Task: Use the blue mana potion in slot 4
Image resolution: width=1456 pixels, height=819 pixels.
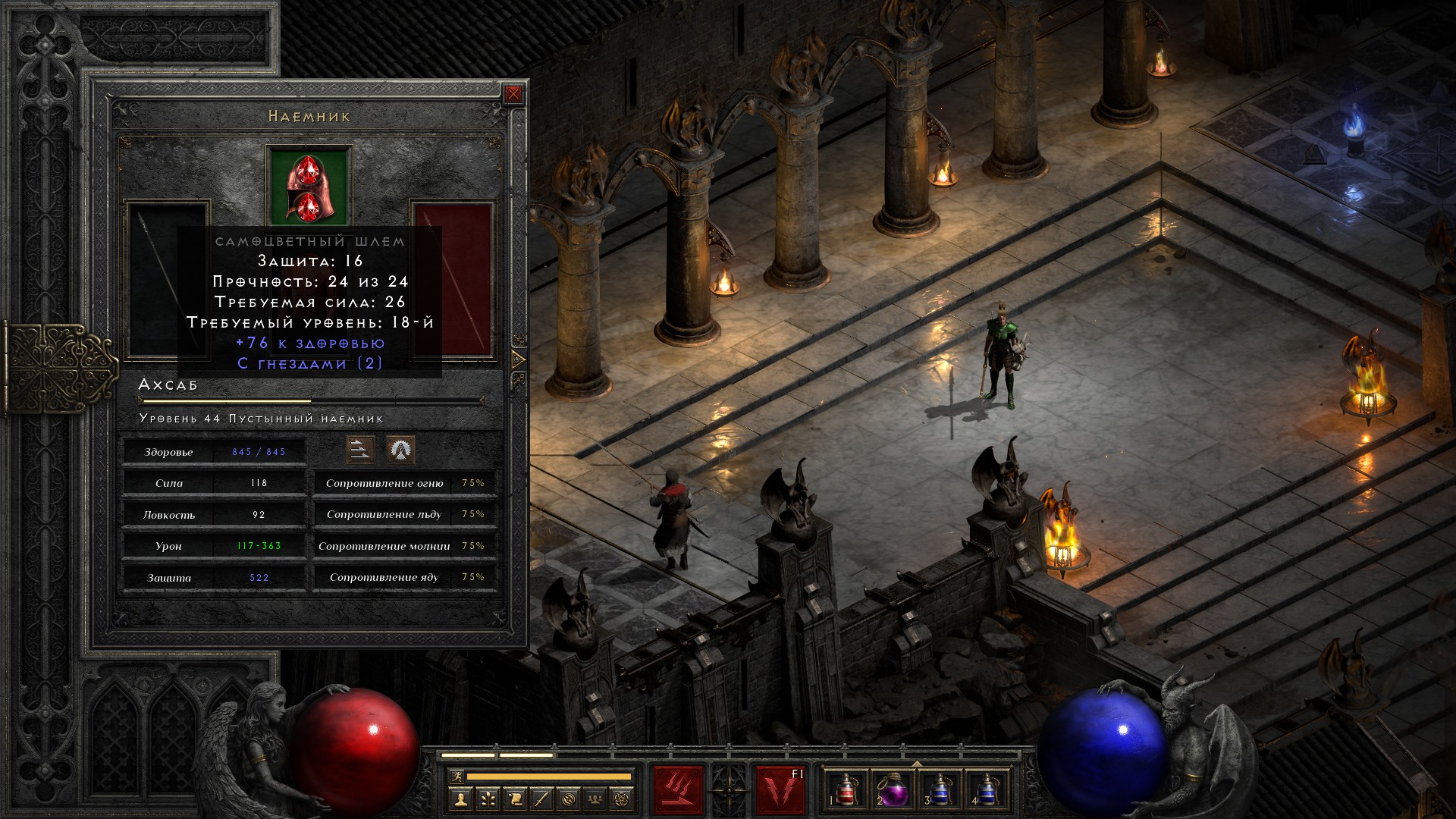Action: click(x=987, y=790)
